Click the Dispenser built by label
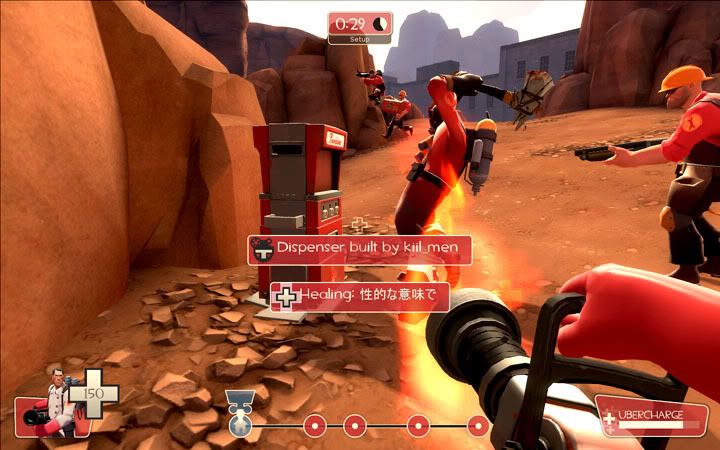720x450 pixels. pos(359,249)
